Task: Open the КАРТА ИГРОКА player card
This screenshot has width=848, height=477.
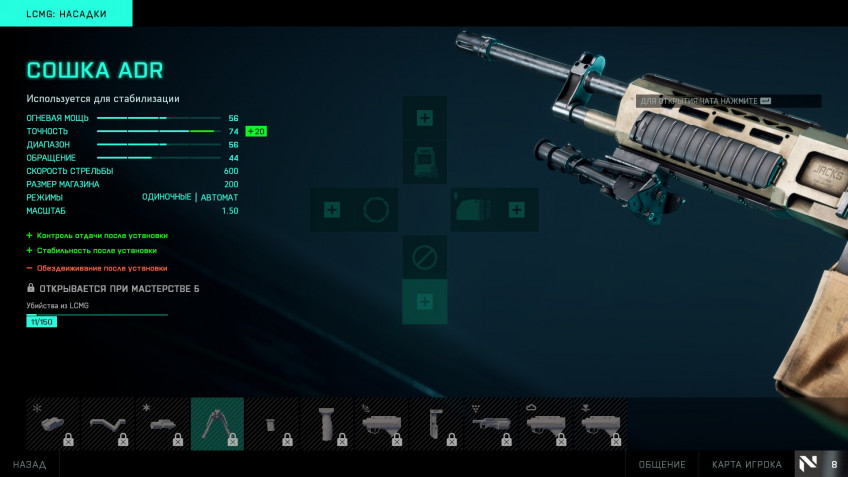Action: tap(746, 464)
